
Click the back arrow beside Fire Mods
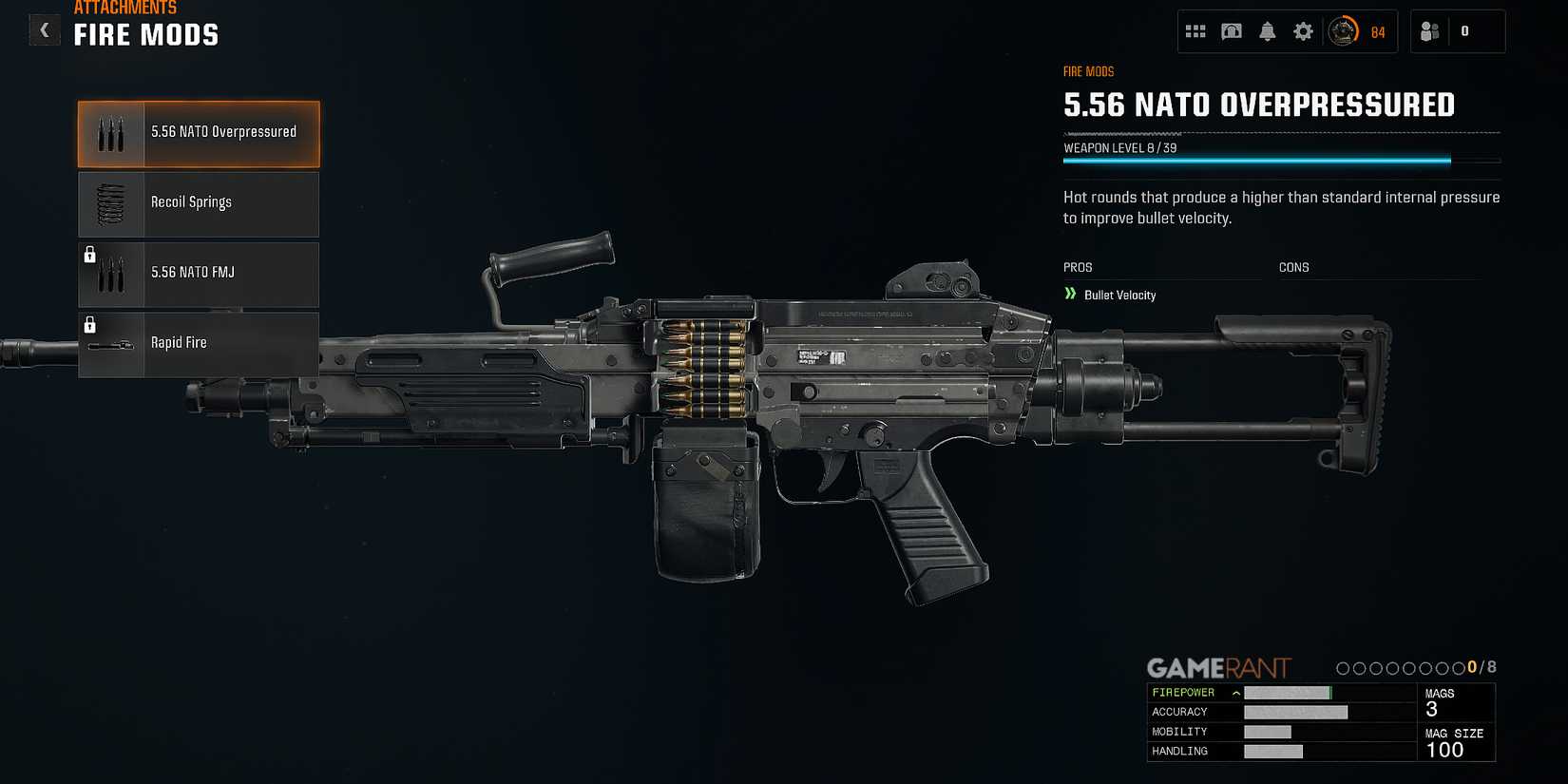pyautogui.click(x=44, y=29)
